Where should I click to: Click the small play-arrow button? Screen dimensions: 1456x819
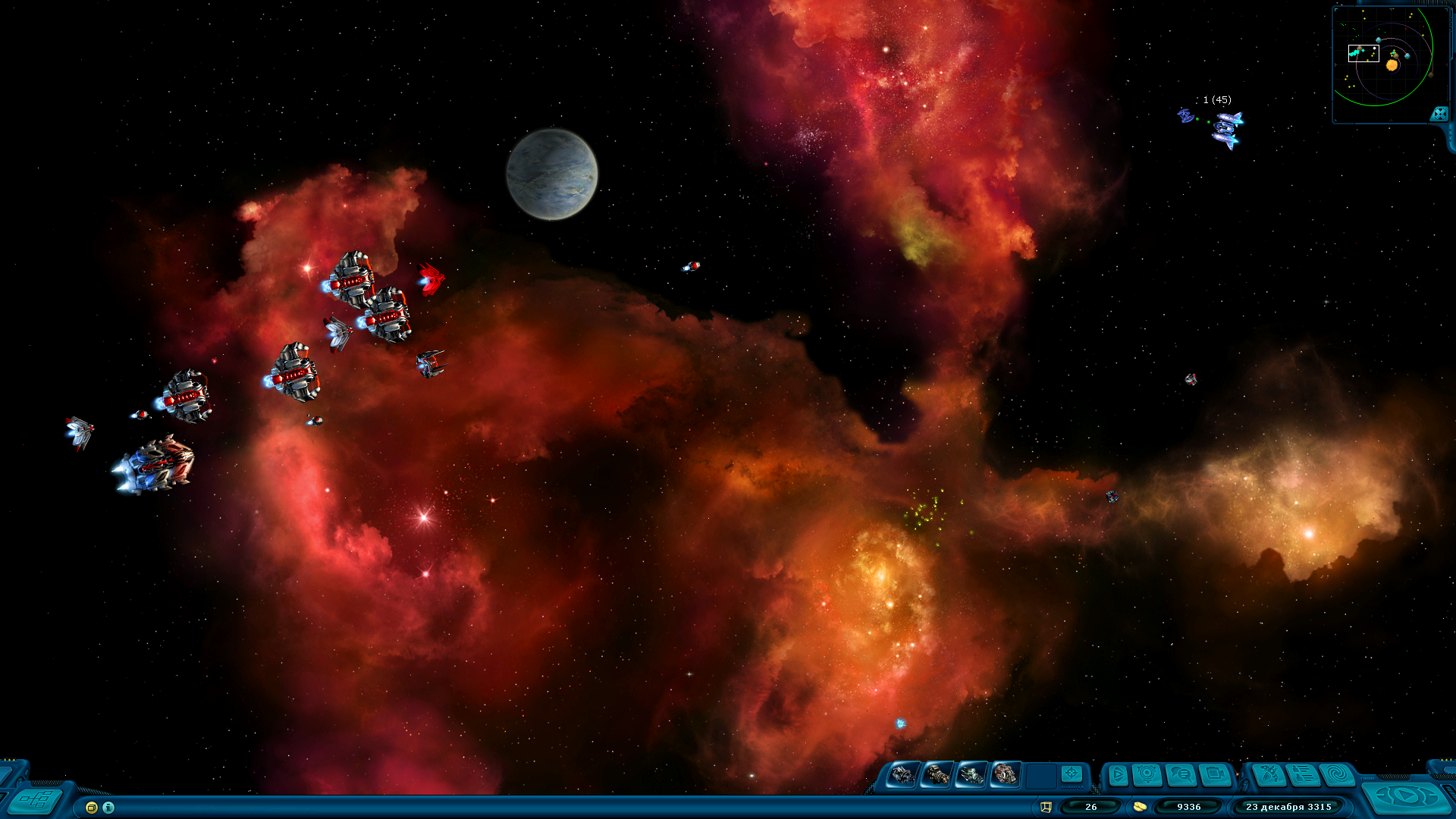coord(1118,775)
